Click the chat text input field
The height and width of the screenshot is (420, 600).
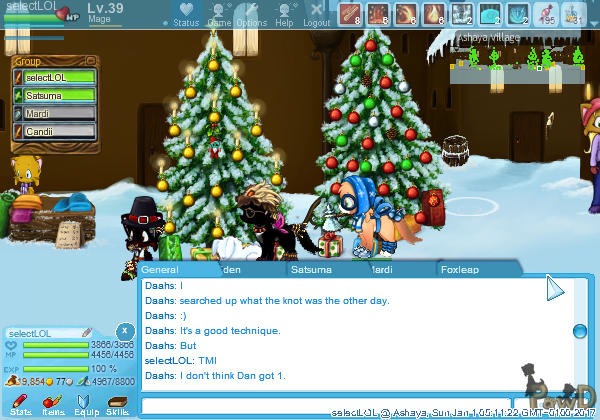(340, 404)
